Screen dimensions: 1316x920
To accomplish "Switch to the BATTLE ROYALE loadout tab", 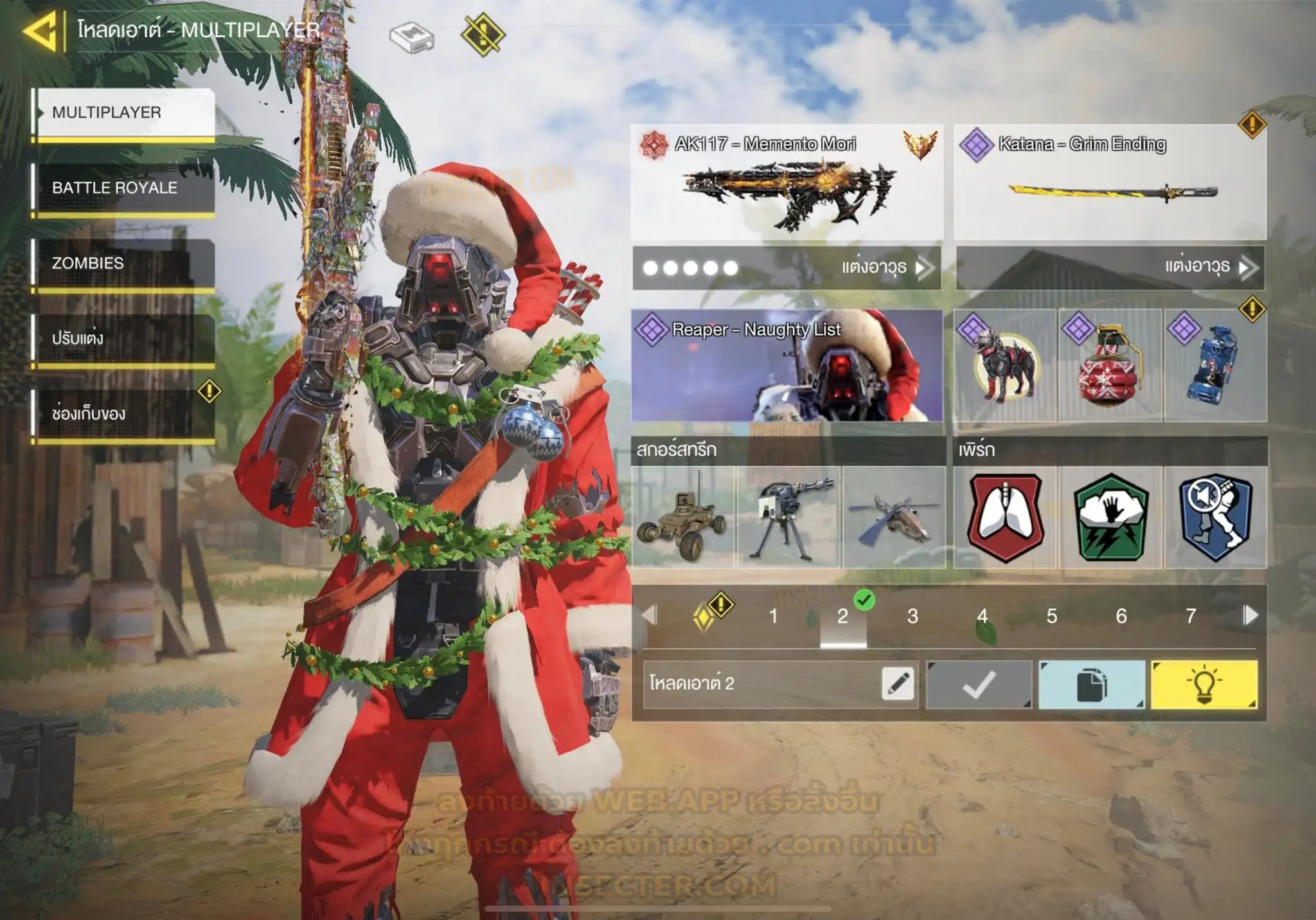I will (x=123, y=188).
